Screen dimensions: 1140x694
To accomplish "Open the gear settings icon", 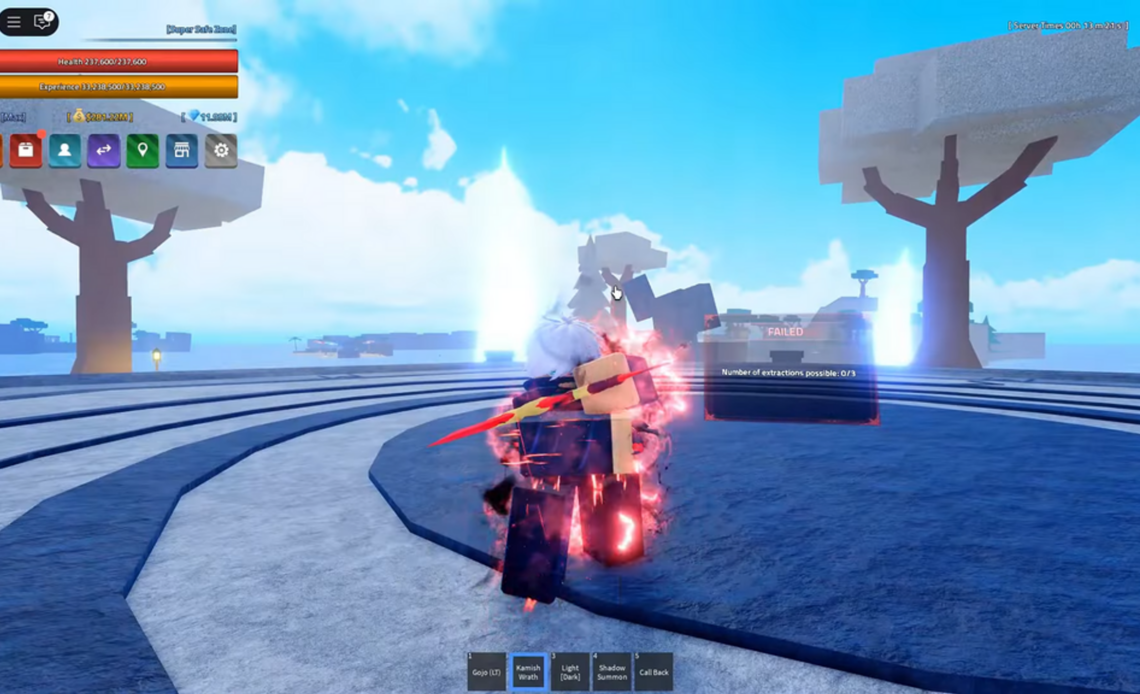I will coord(221,151).
